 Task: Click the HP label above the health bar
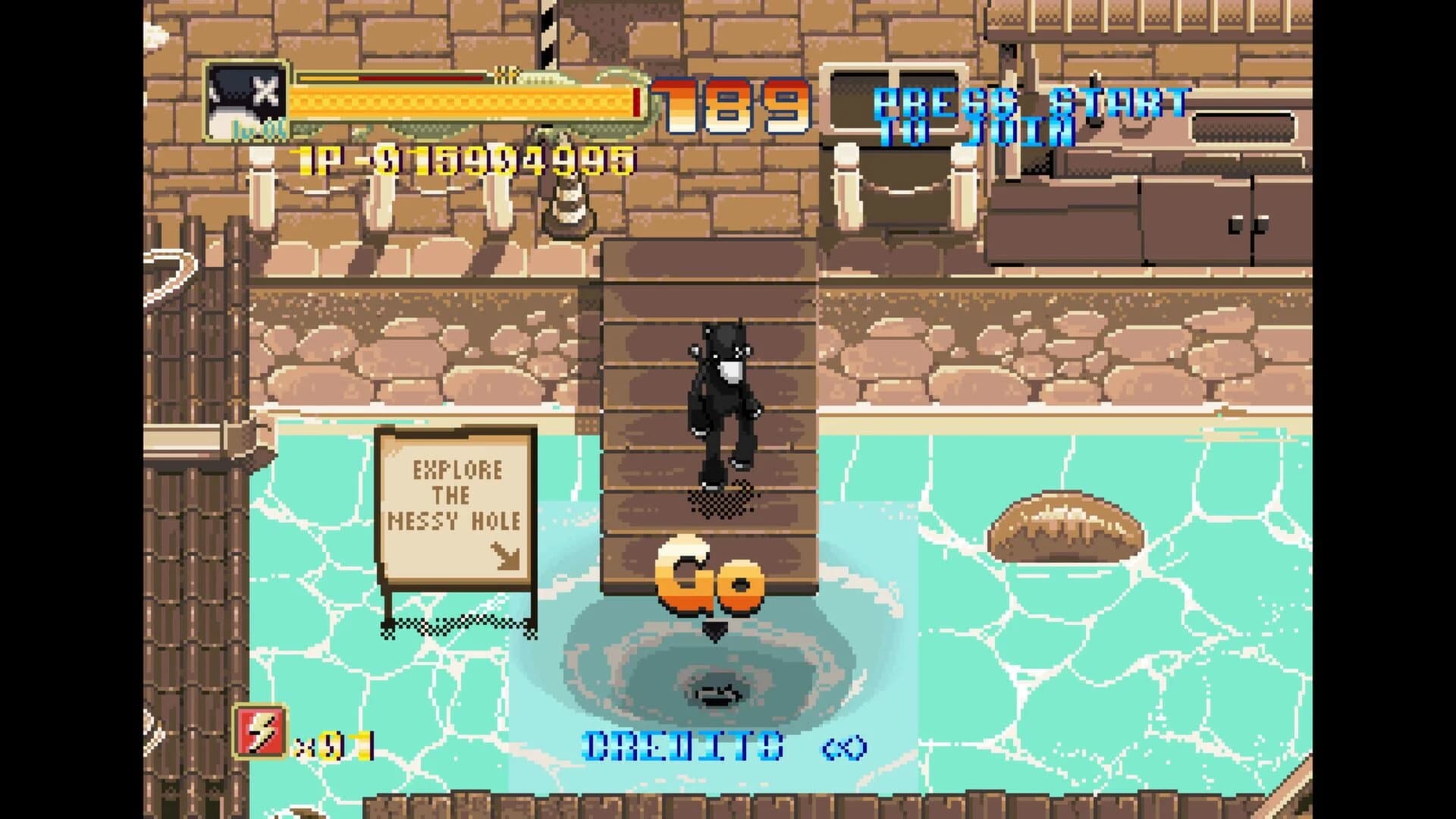(x=504, y=74)
